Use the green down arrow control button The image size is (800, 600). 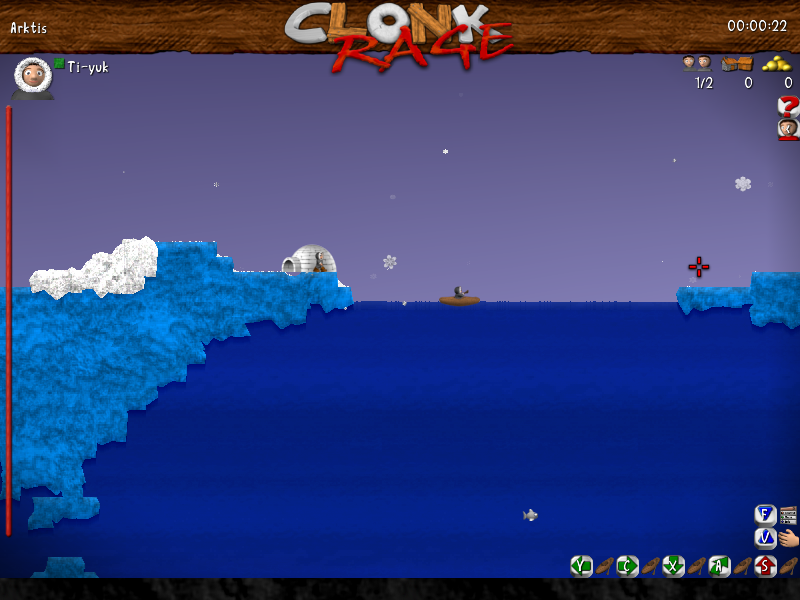pos(674,566)
